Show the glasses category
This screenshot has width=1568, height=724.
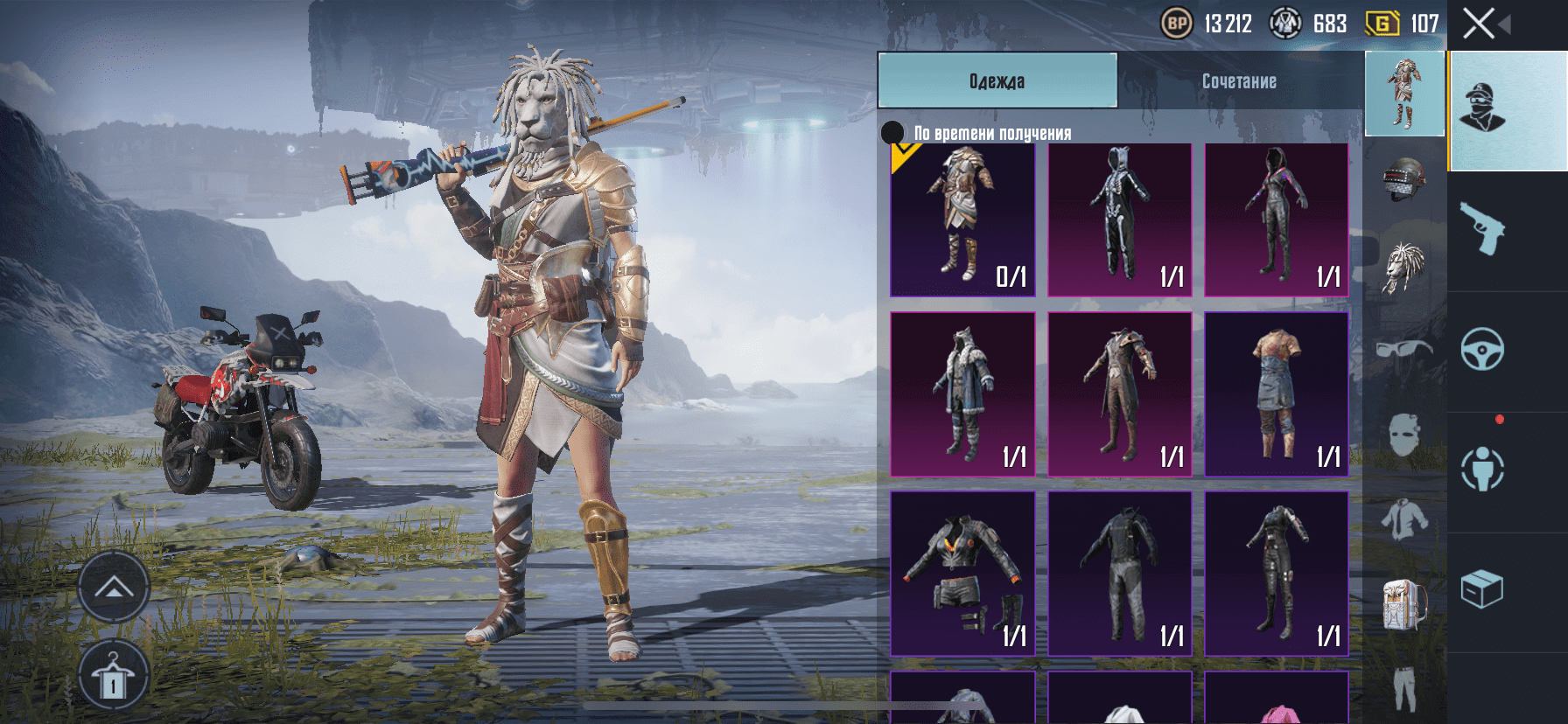pos(1404,350)
